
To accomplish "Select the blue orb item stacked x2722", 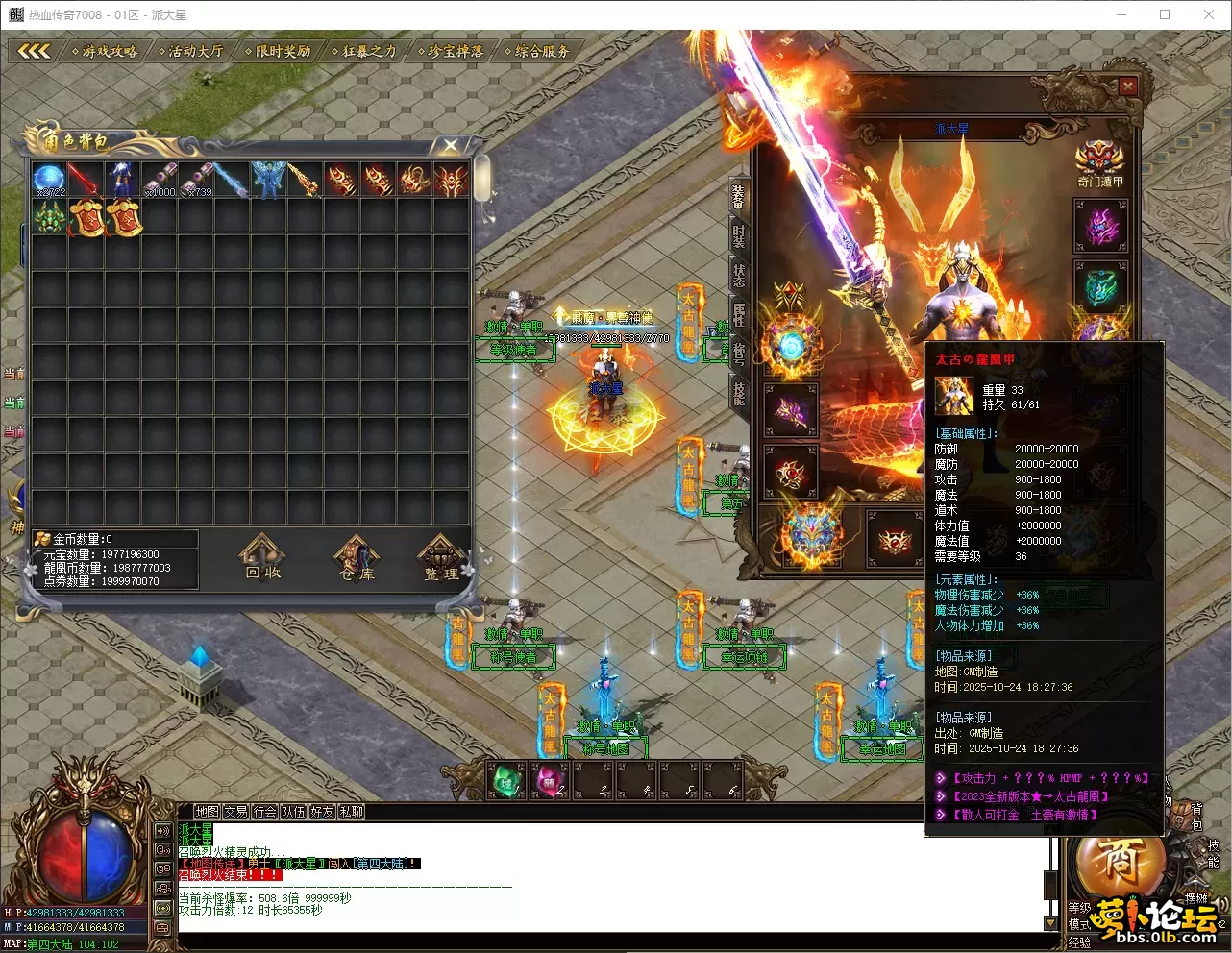I will tap(50, 180).
